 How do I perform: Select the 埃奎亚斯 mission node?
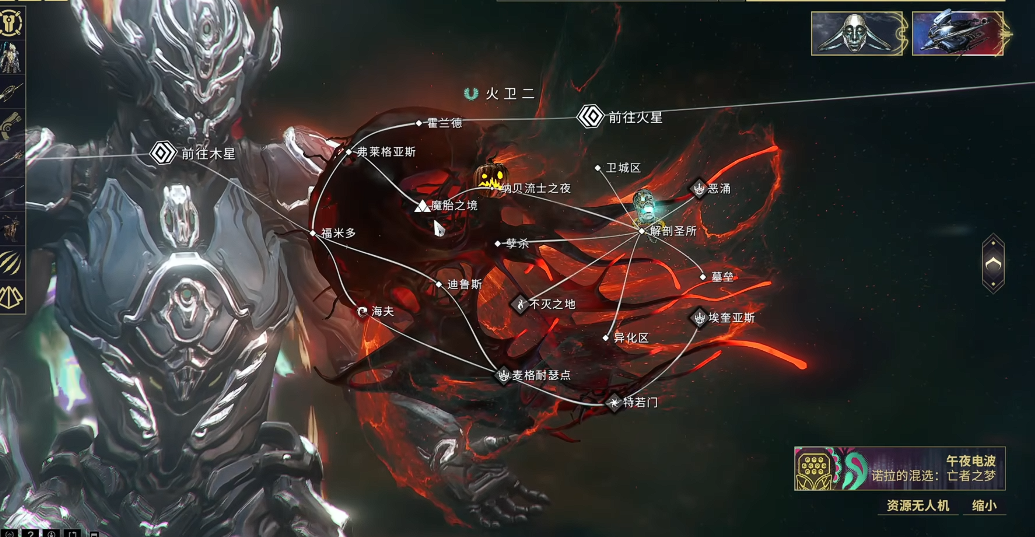[699, 318]
